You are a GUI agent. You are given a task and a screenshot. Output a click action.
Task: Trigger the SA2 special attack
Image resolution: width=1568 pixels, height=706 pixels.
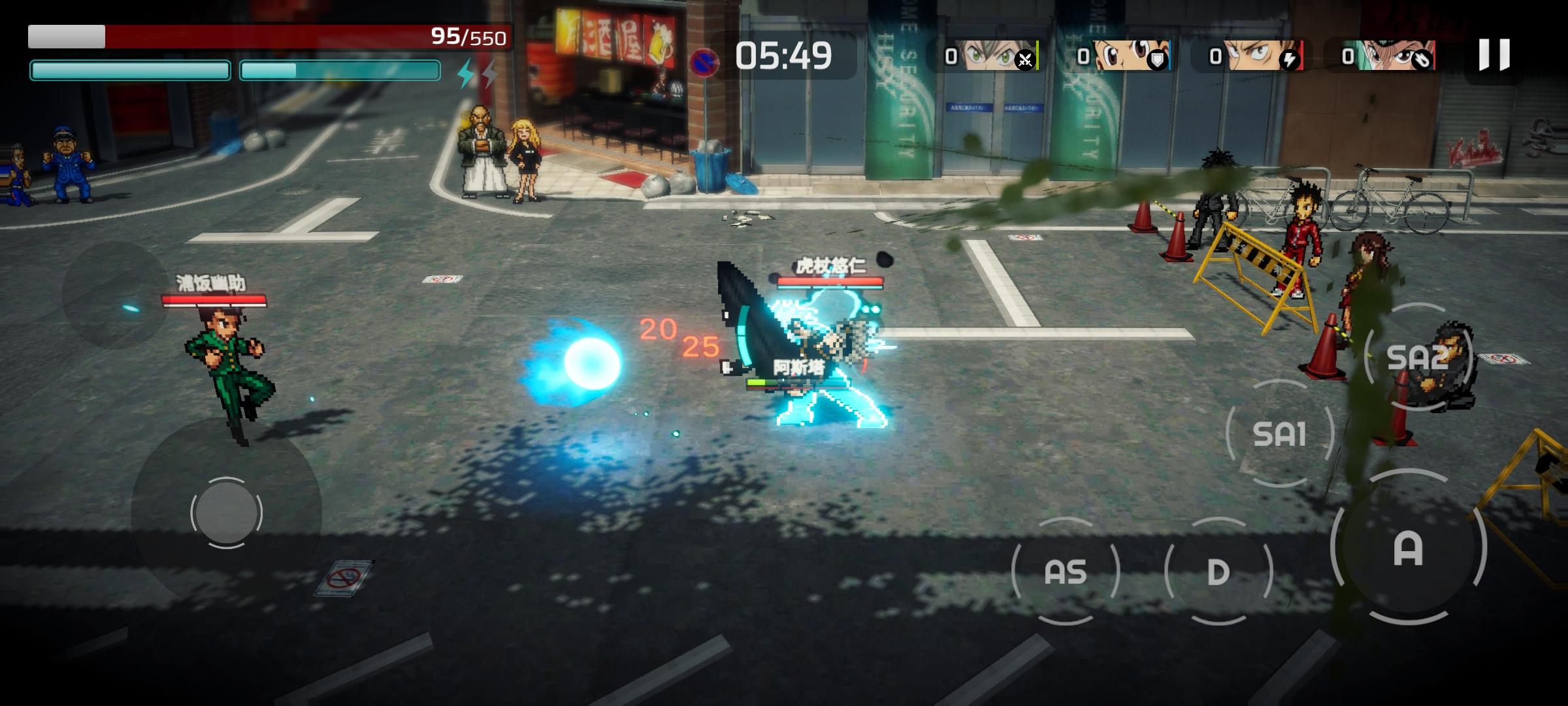click(x=1418, y=358)
